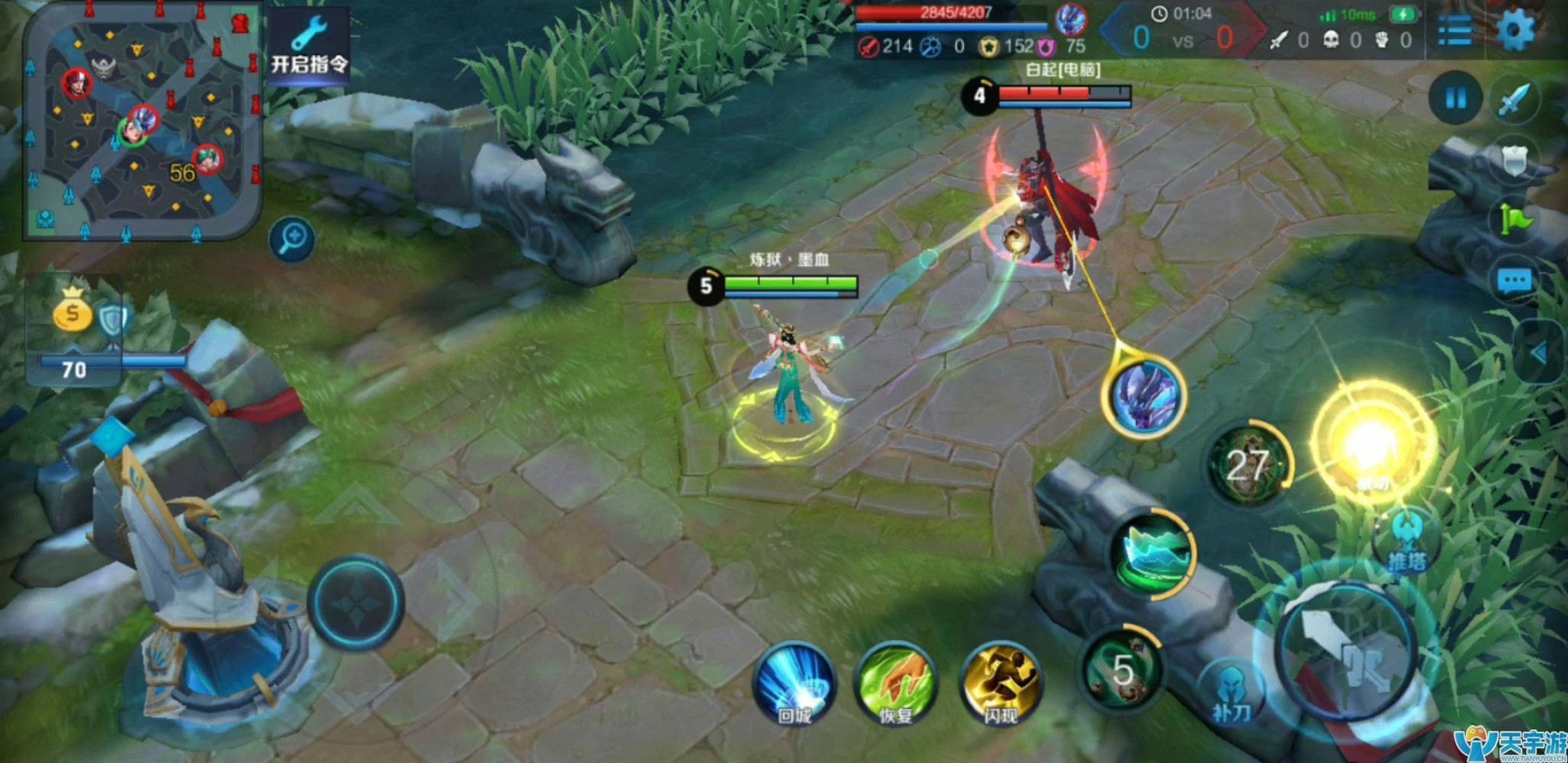Click the magnifier zoom button

coord(292,240)
